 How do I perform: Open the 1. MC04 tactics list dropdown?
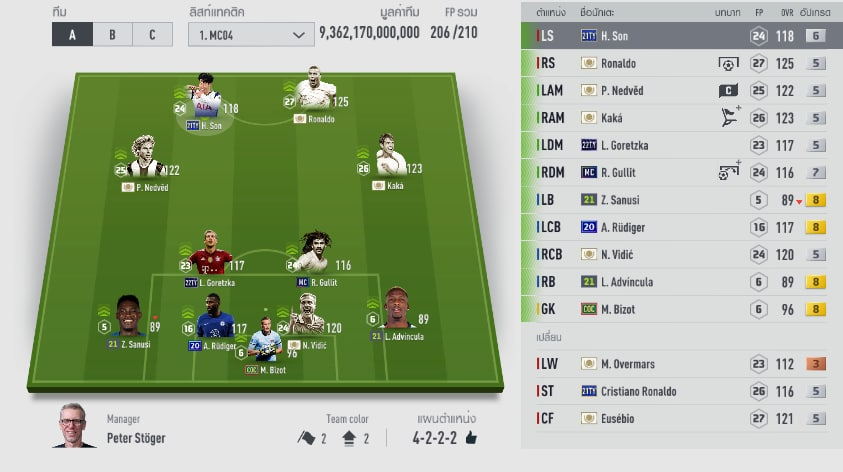pyautogui.click(x=249, y=35)
